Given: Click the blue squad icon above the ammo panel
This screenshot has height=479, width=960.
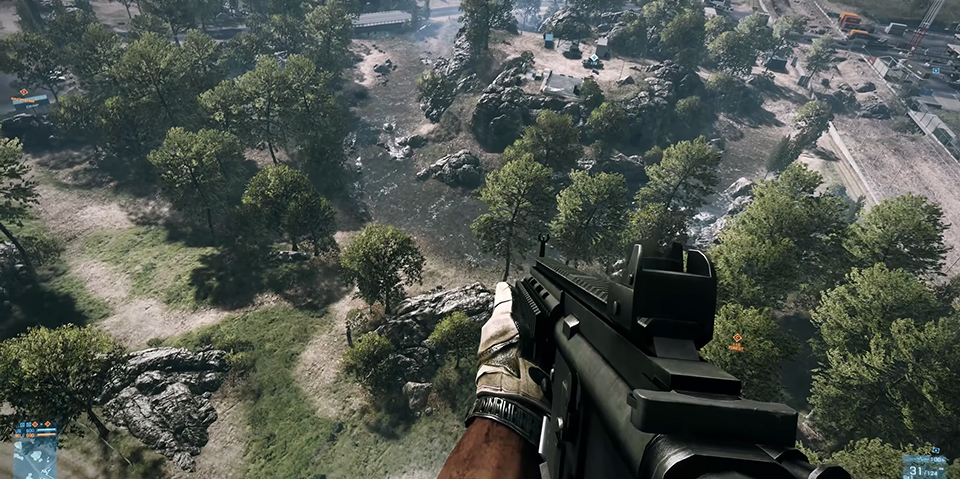Looking at the screenshot, I should (x=935, y=451).
